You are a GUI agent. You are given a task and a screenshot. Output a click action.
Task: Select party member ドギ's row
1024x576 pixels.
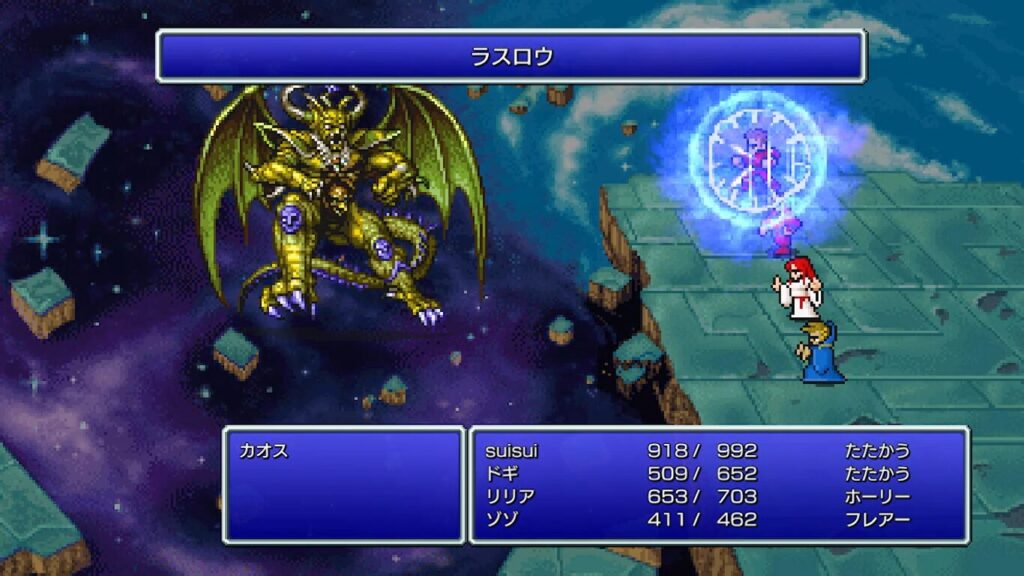pos(501,474)
